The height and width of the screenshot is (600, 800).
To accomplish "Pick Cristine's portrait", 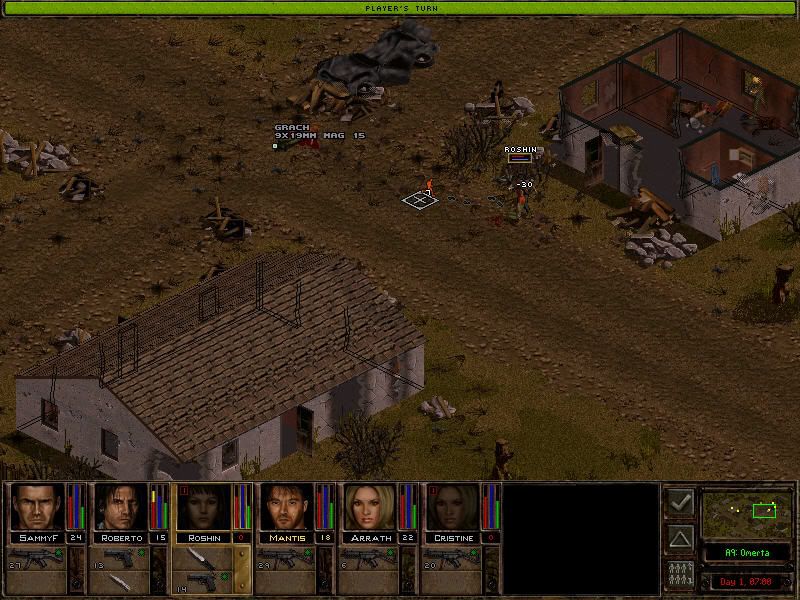I will click(x=452, y=507).
